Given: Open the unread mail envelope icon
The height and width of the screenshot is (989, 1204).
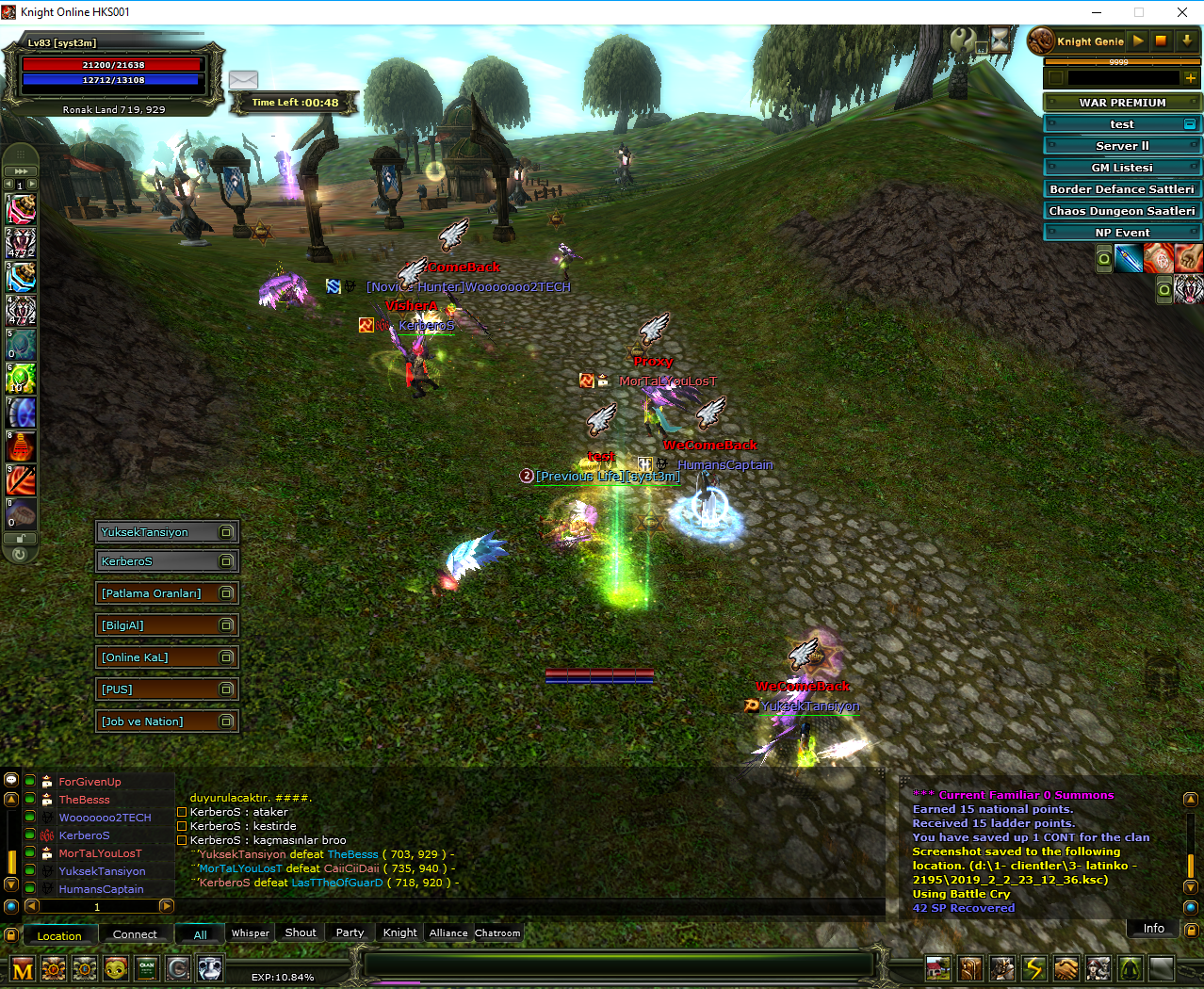Looking at the screenshot, I should pos(243,80).
